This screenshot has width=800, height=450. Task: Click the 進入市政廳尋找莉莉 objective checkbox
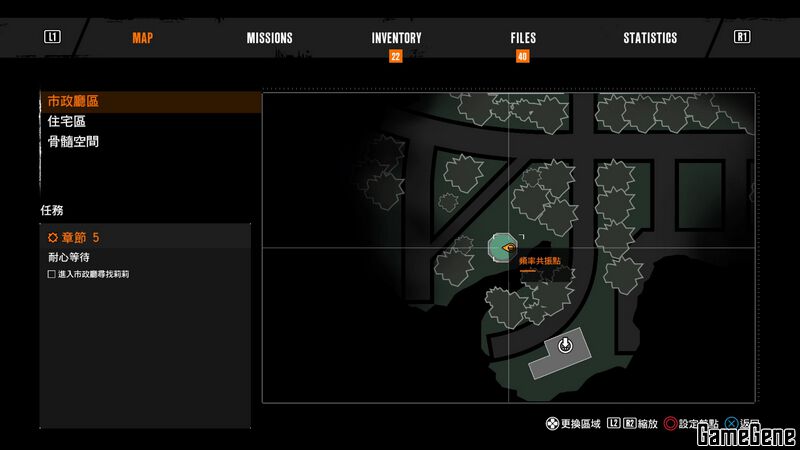tap(52, 274)
